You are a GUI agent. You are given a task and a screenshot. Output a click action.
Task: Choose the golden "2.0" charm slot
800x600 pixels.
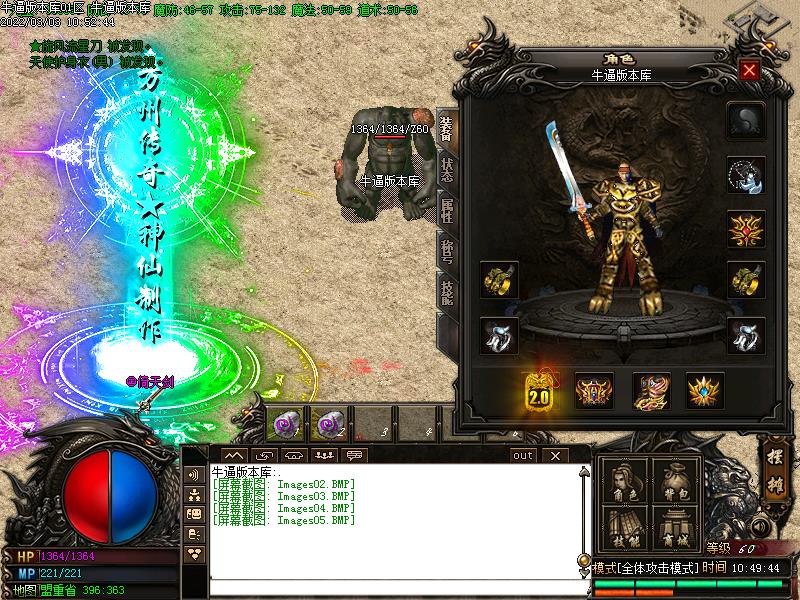pos(540,391)
